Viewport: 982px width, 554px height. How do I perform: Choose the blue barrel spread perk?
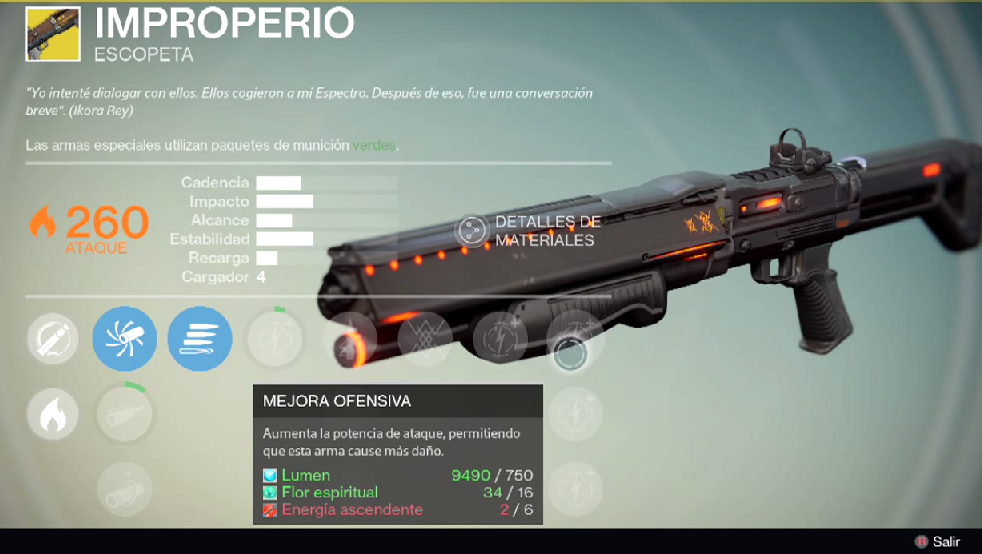point(125,338)
